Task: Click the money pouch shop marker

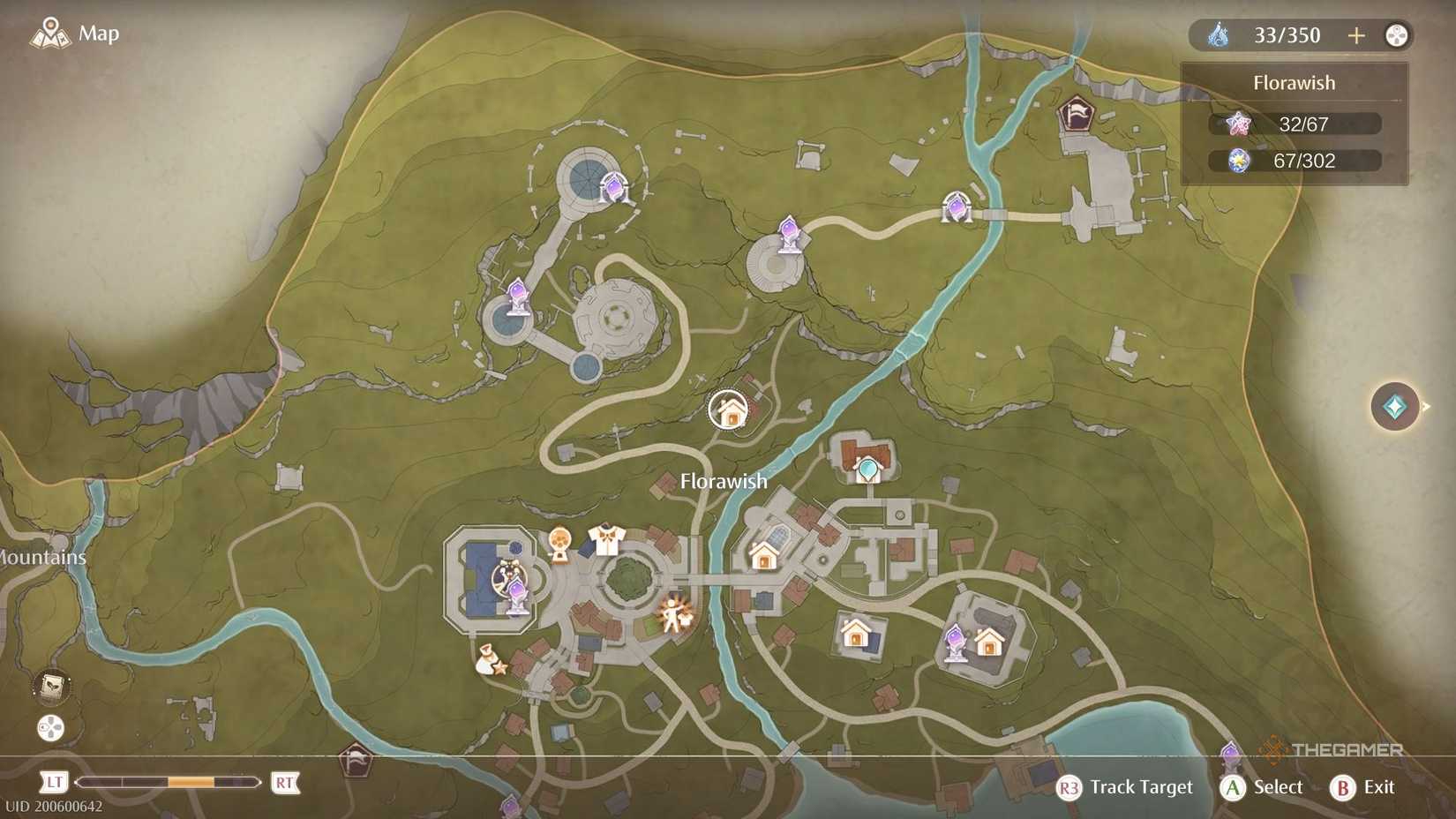Action: [486, 659]
